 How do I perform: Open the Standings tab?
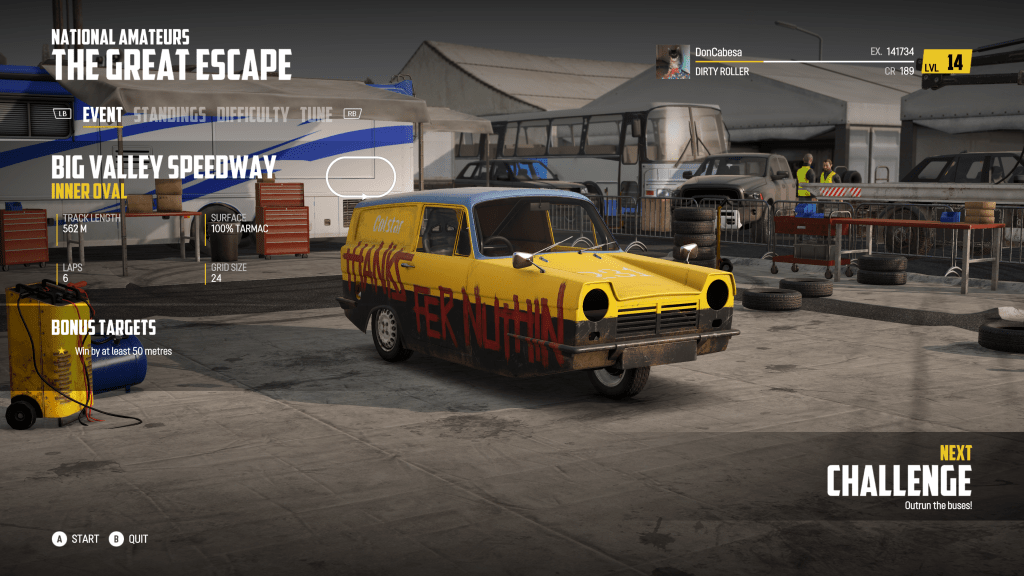[x=170, y=115]
